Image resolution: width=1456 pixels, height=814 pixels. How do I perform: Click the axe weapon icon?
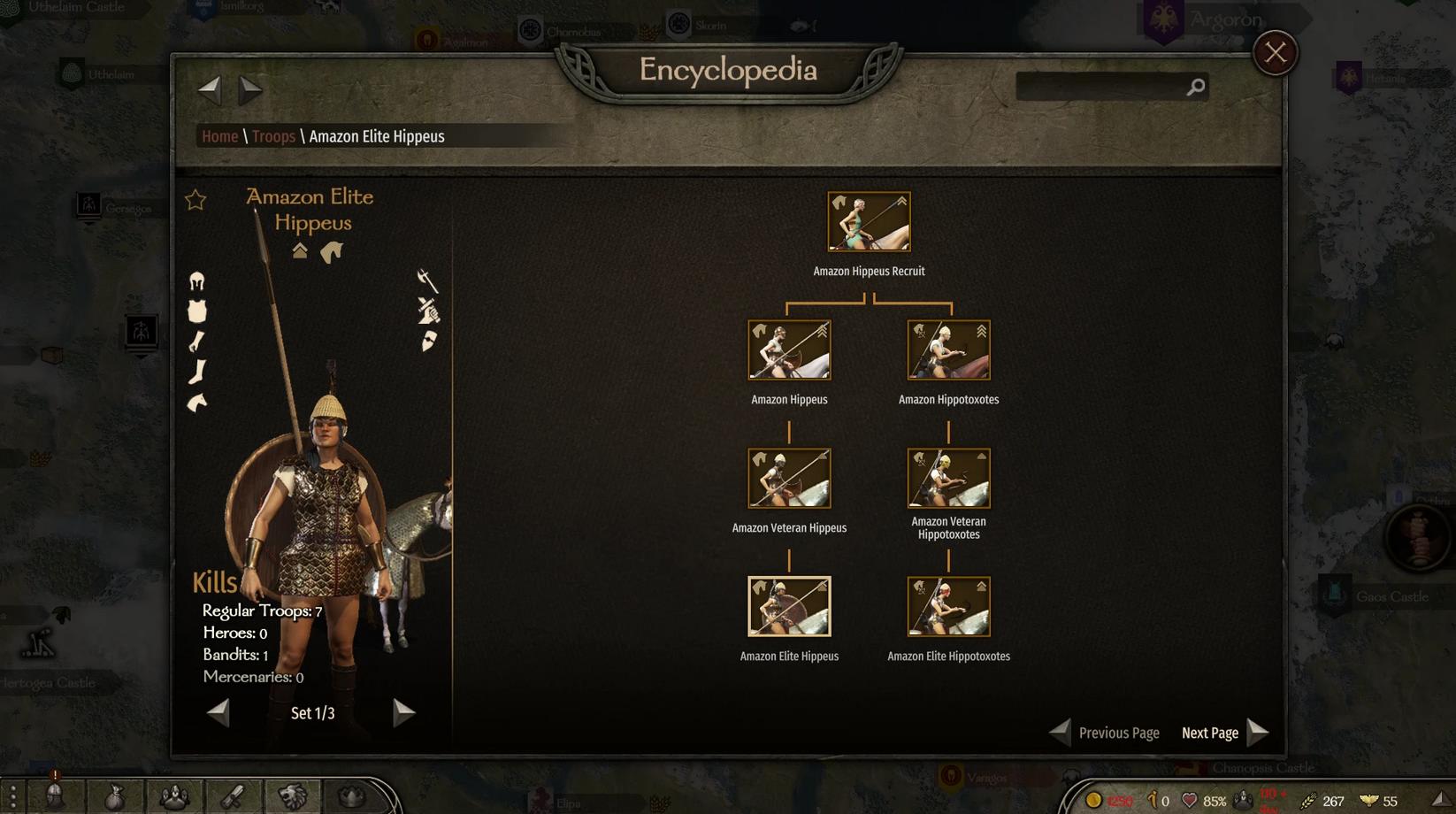(427, 280)
